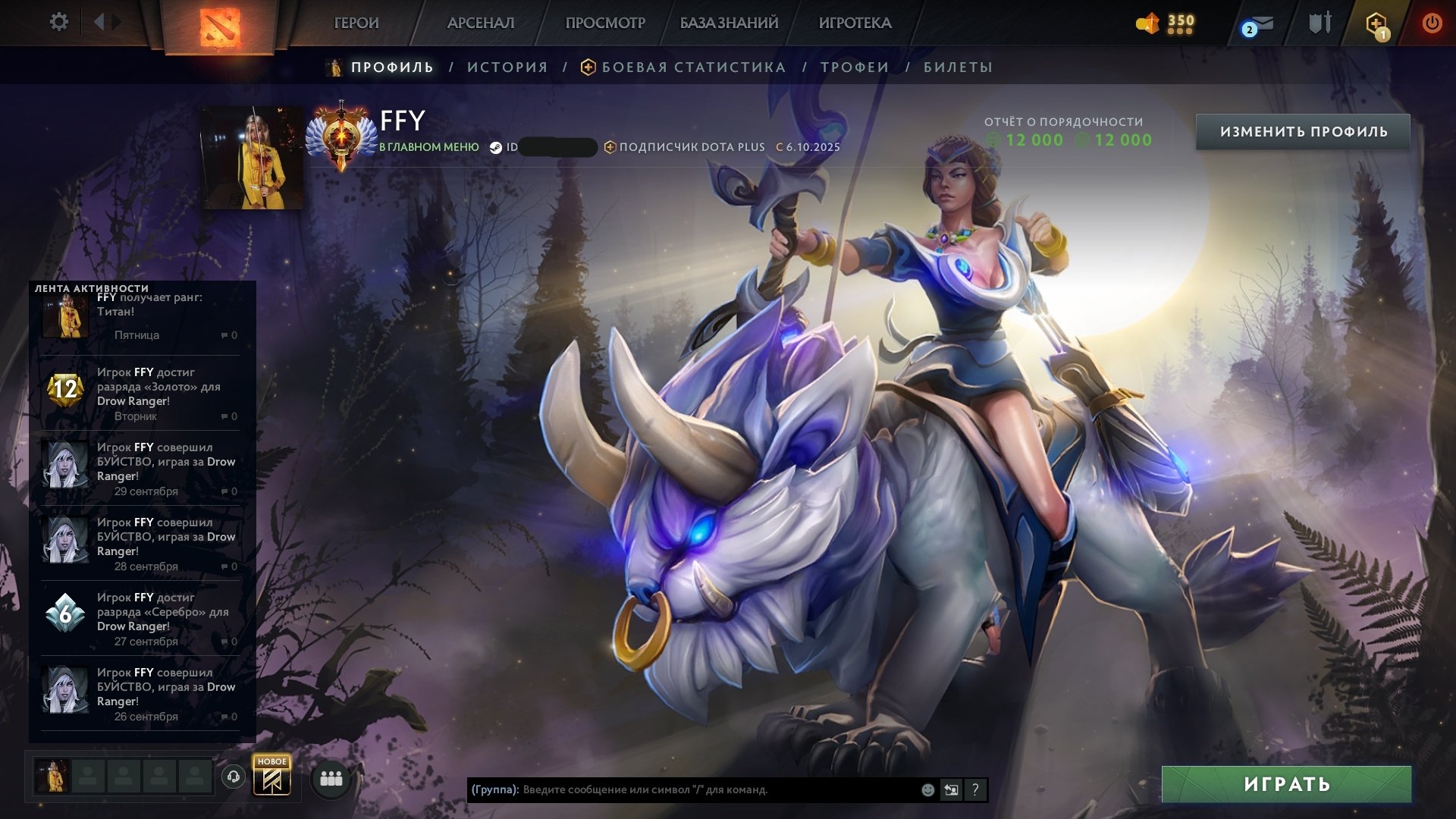Viewport: 1456px width, 819px height.
Task: Open the ИГРОТЕКА section
Action: (855, 23)
